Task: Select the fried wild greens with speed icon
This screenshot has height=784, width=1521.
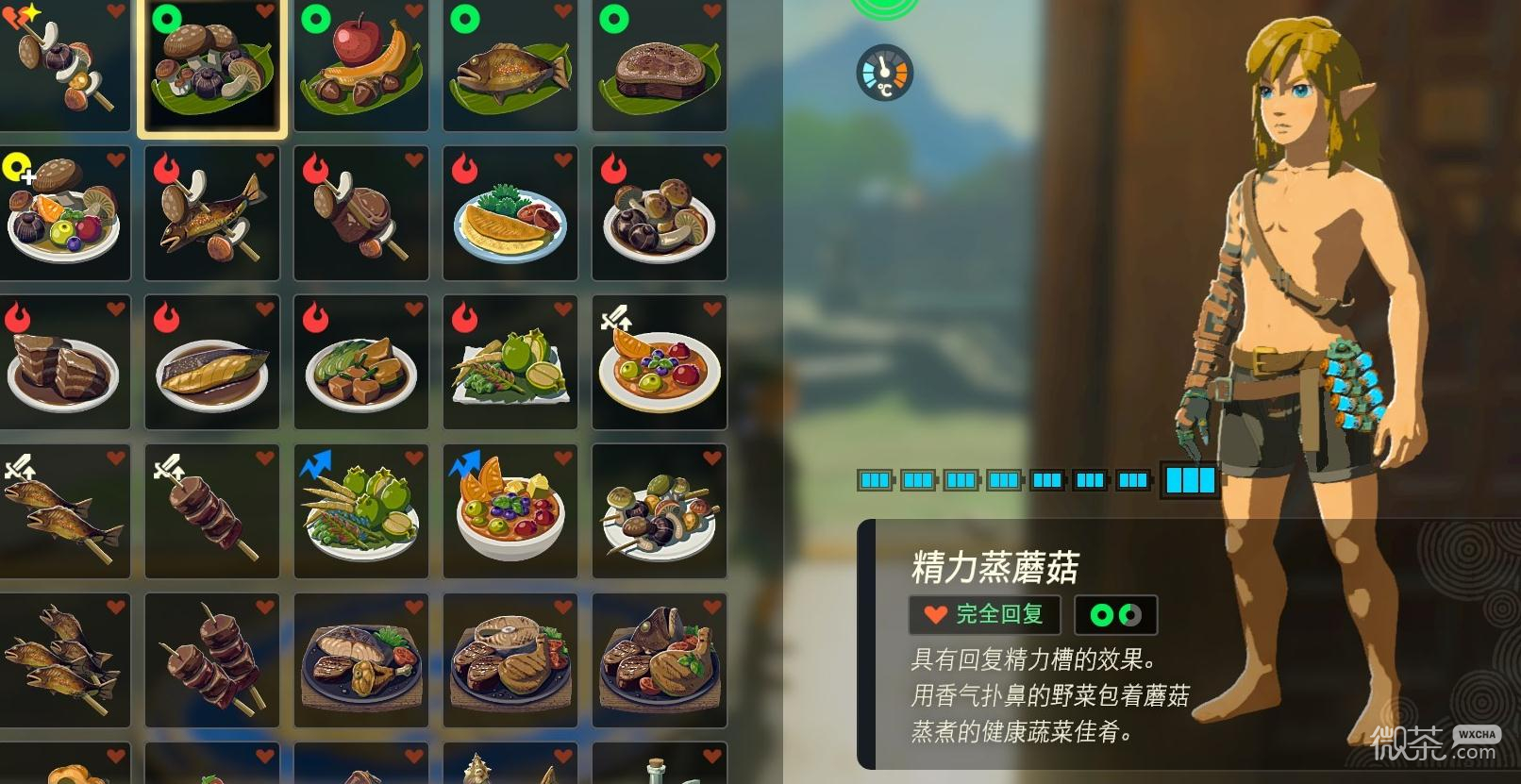Action: [361, 512]
